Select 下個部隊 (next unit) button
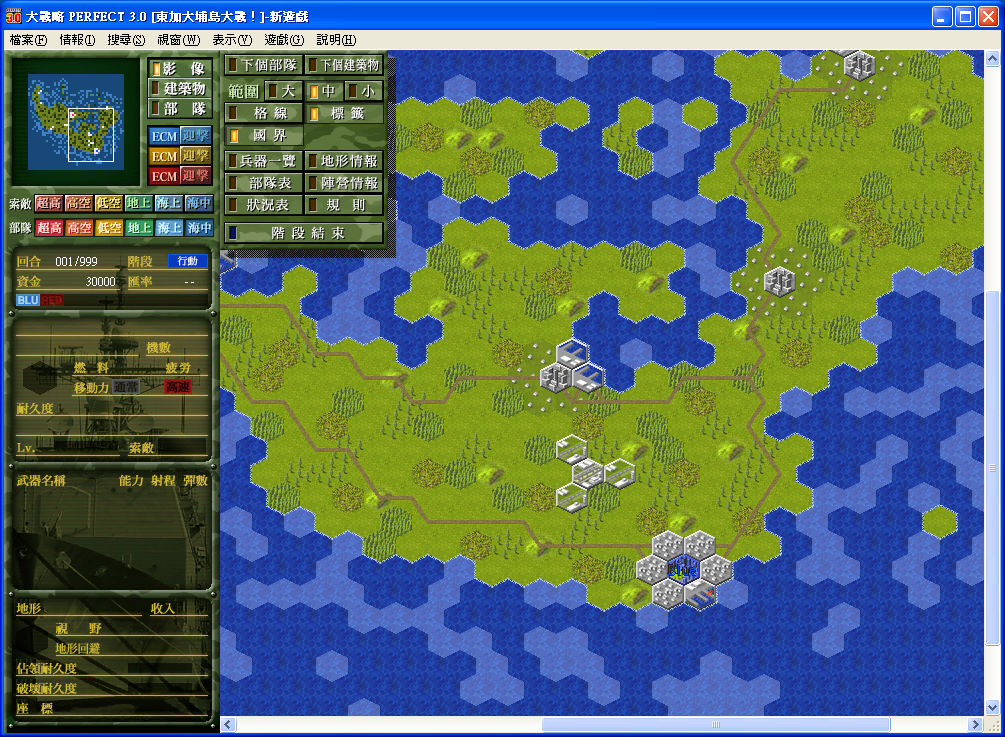 (x=263, y=65)
